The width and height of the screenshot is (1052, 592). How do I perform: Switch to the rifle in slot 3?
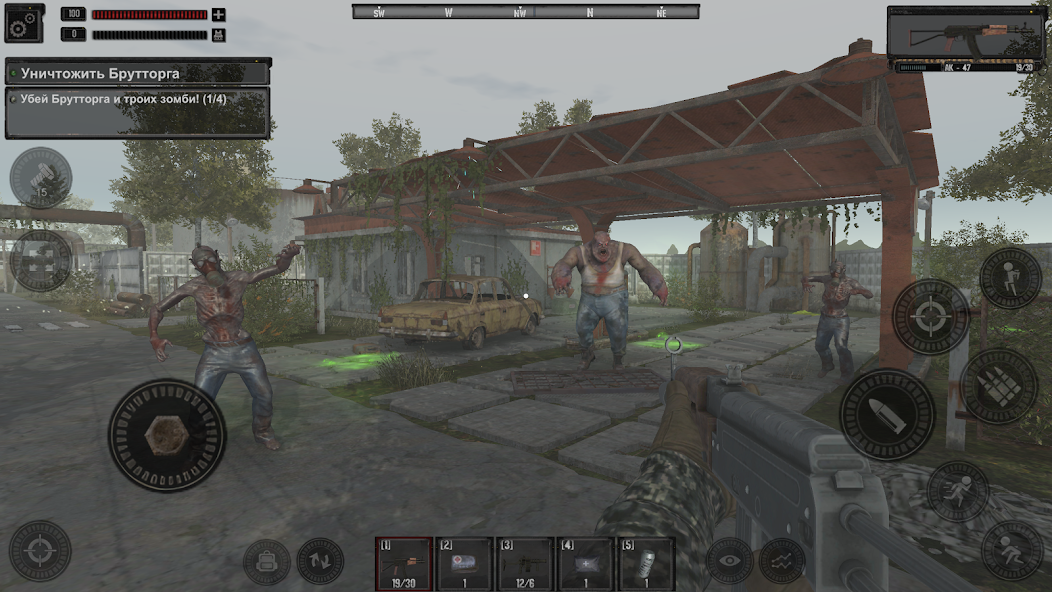tap(525, 563)
